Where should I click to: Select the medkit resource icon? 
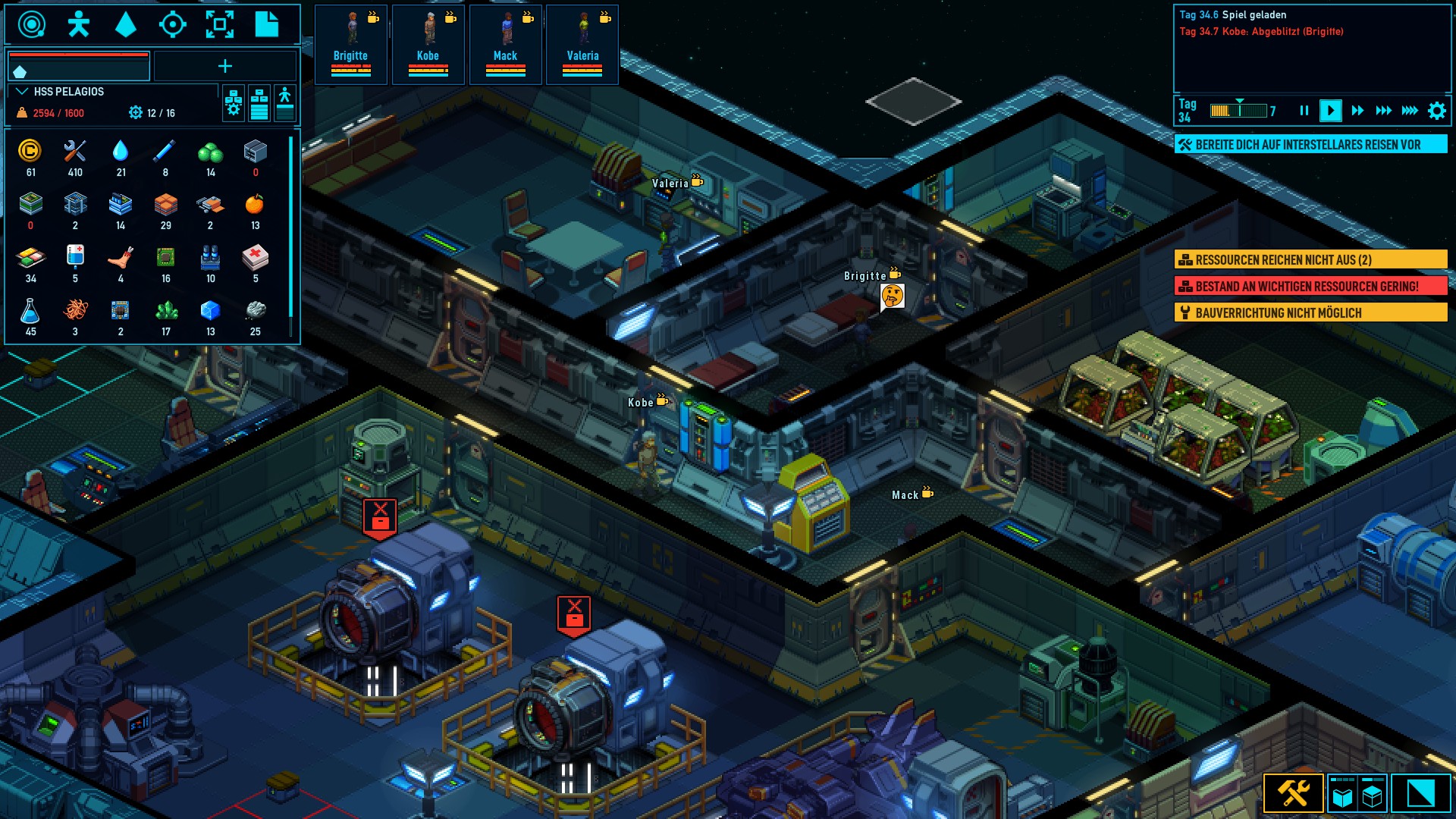pyautogui.click(x=255, y=258)
